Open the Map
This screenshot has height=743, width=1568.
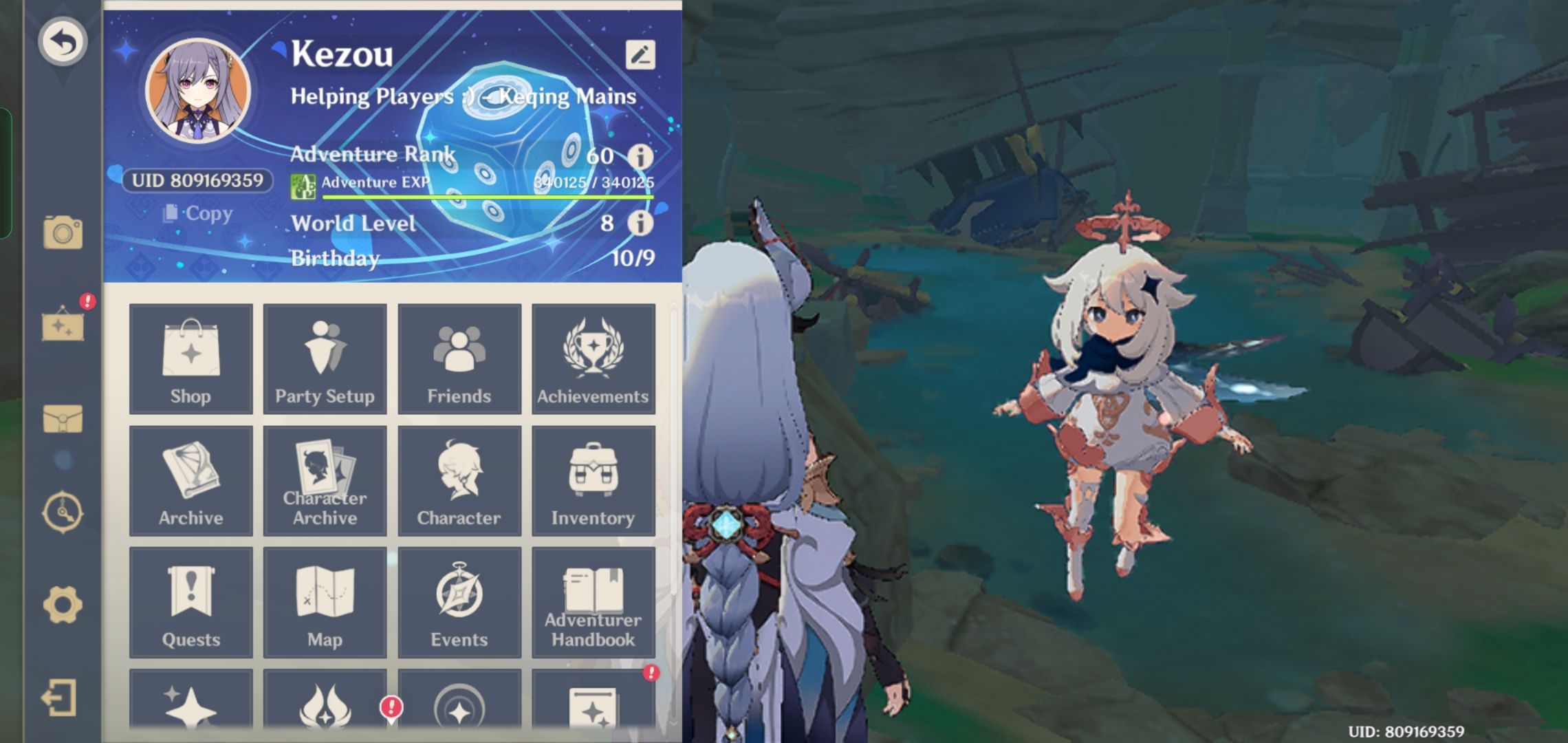(x=325, y=602)
